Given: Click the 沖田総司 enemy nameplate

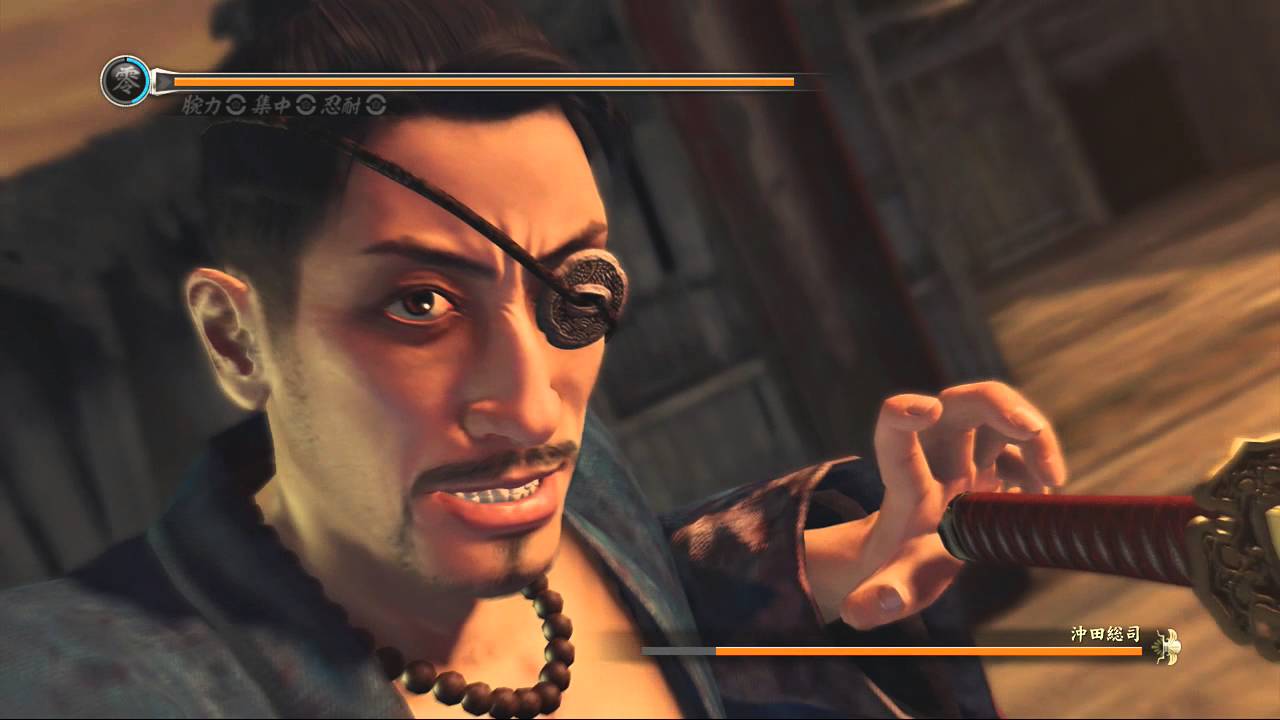Looking at the screenshot, I should pyautogui.click(x=1105, y=632).
